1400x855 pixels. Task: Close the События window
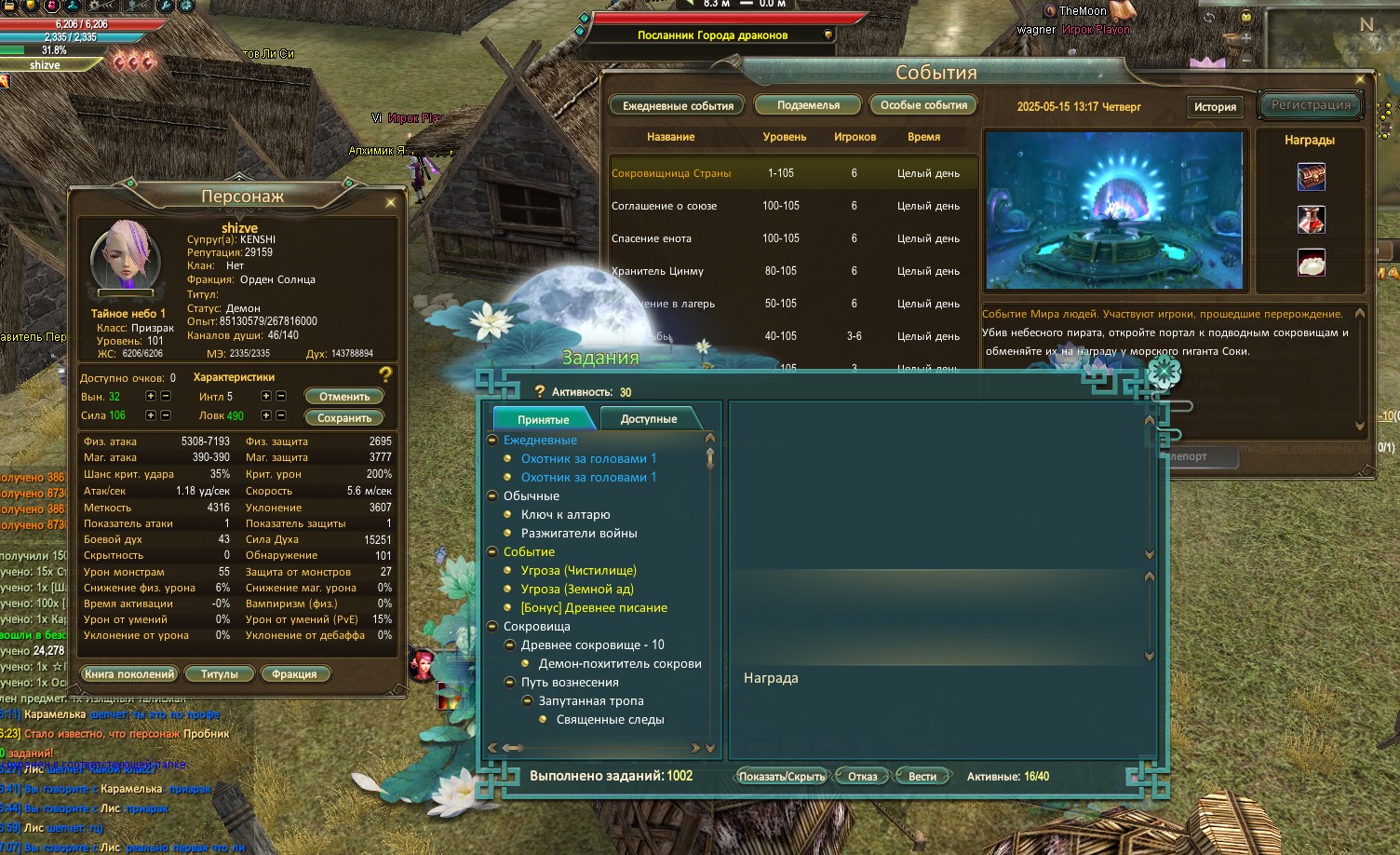click(1360, 80)
